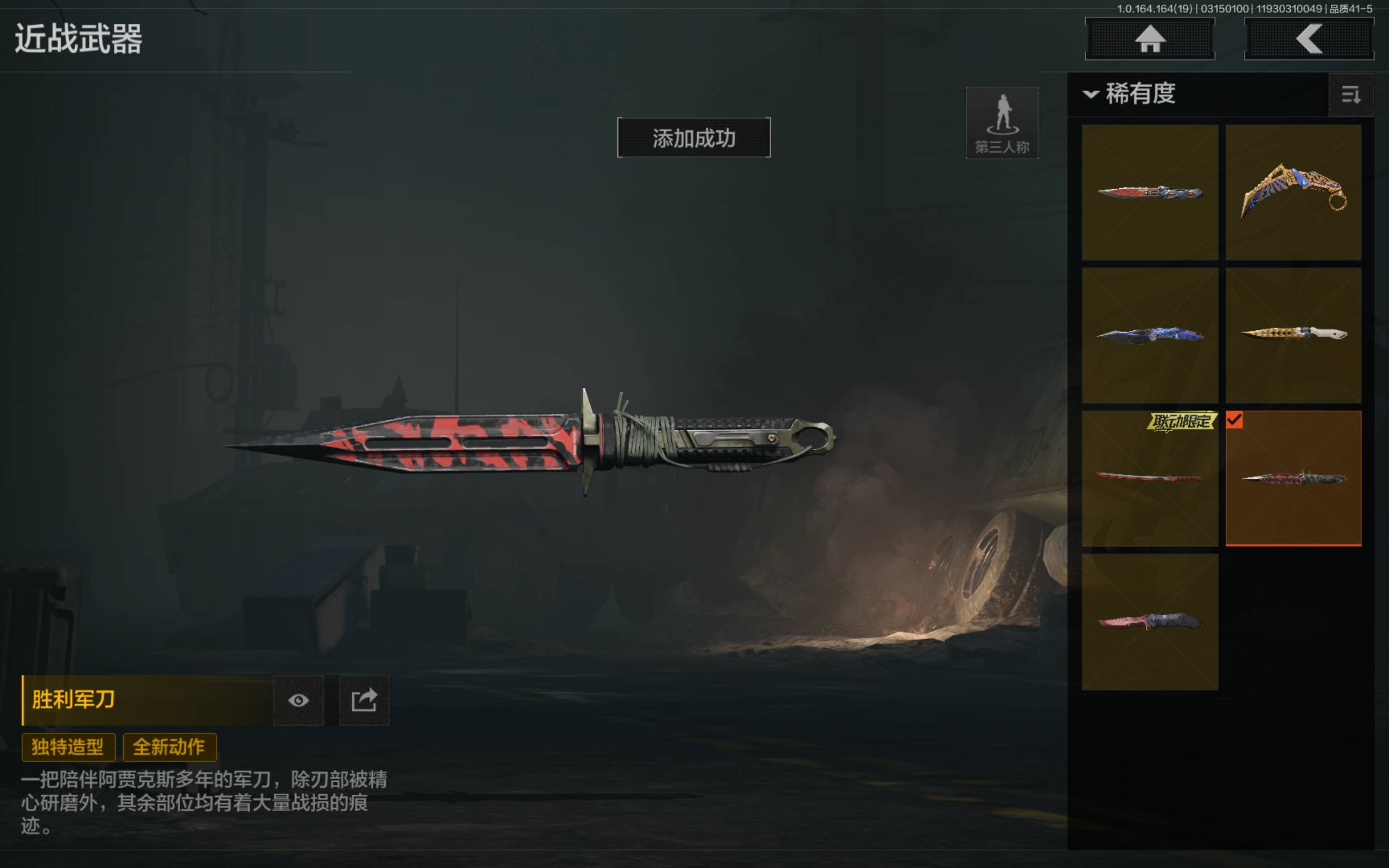Select the red dagger with blue handle
The height and width of the screenshot is (868, 1389).
tap(1150, 192)
